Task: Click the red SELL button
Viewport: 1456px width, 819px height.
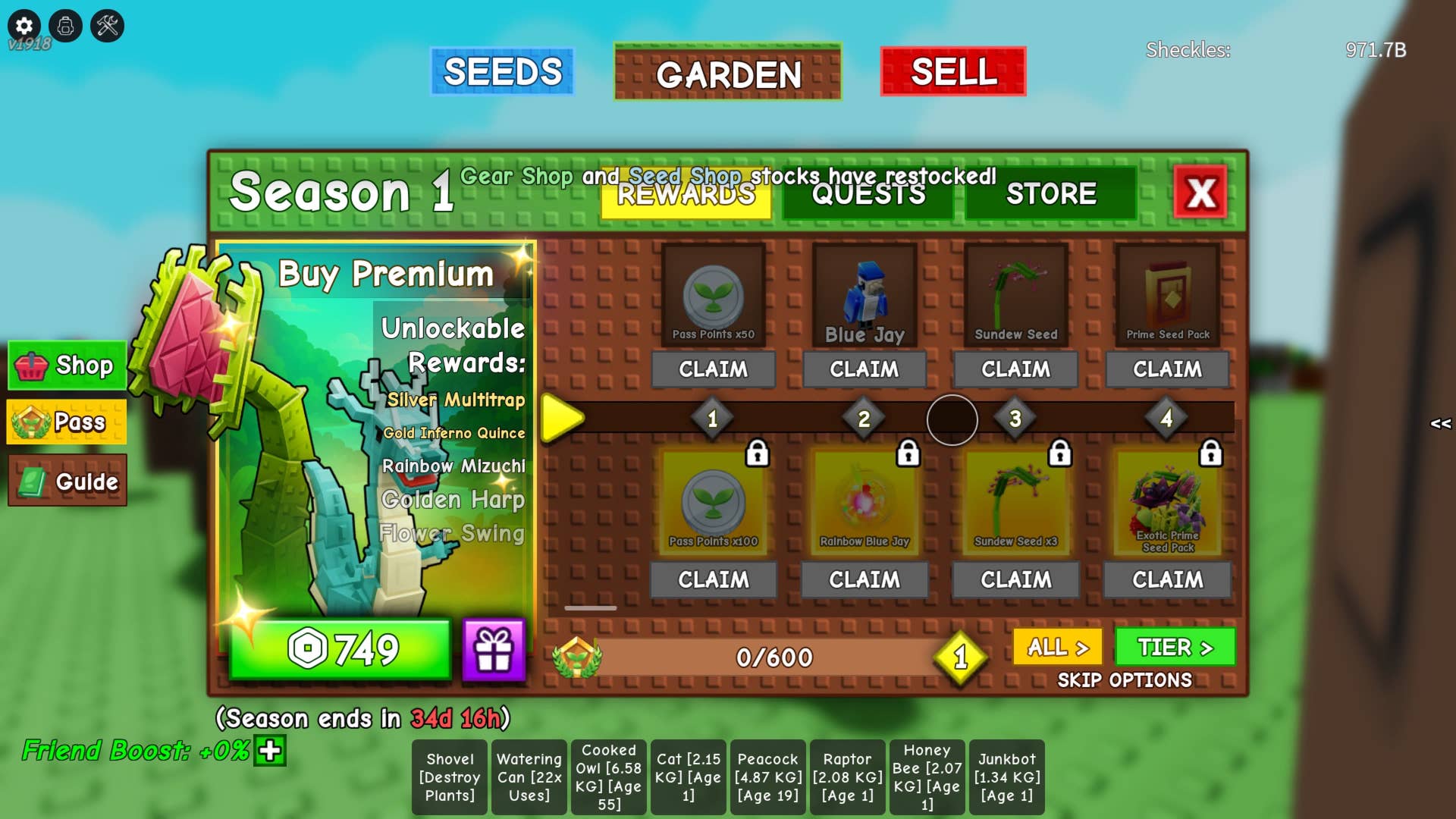Action: (x=953, y=72)
